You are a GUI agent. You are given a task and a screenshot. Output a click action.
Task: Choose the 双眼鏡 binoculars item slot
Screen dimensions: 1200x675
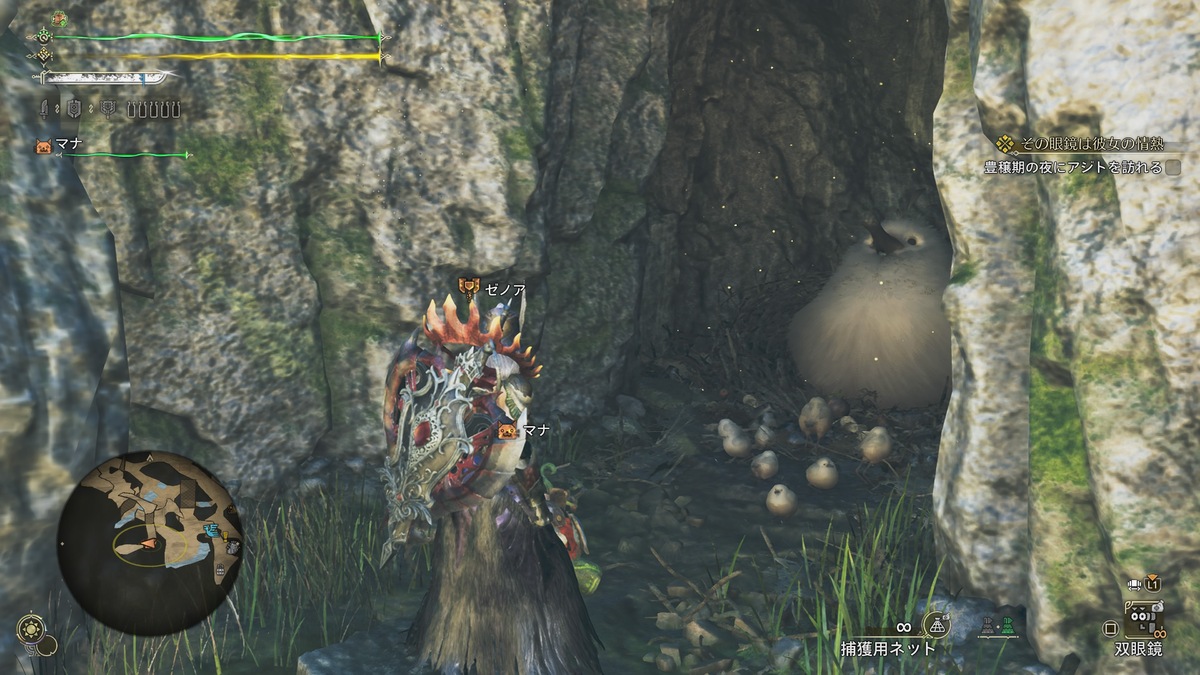click(x=1142, y=622)
